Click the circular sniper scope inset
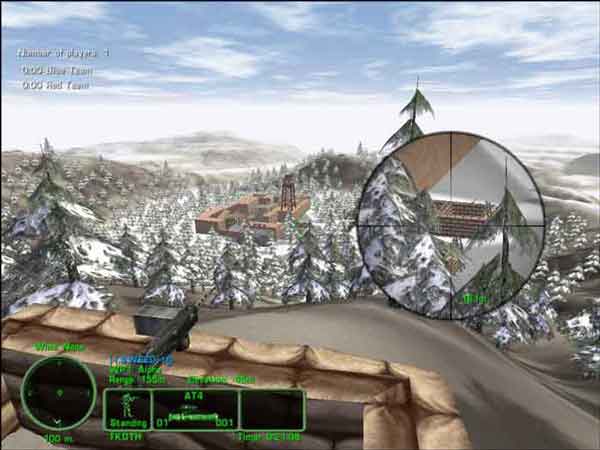 451,226
